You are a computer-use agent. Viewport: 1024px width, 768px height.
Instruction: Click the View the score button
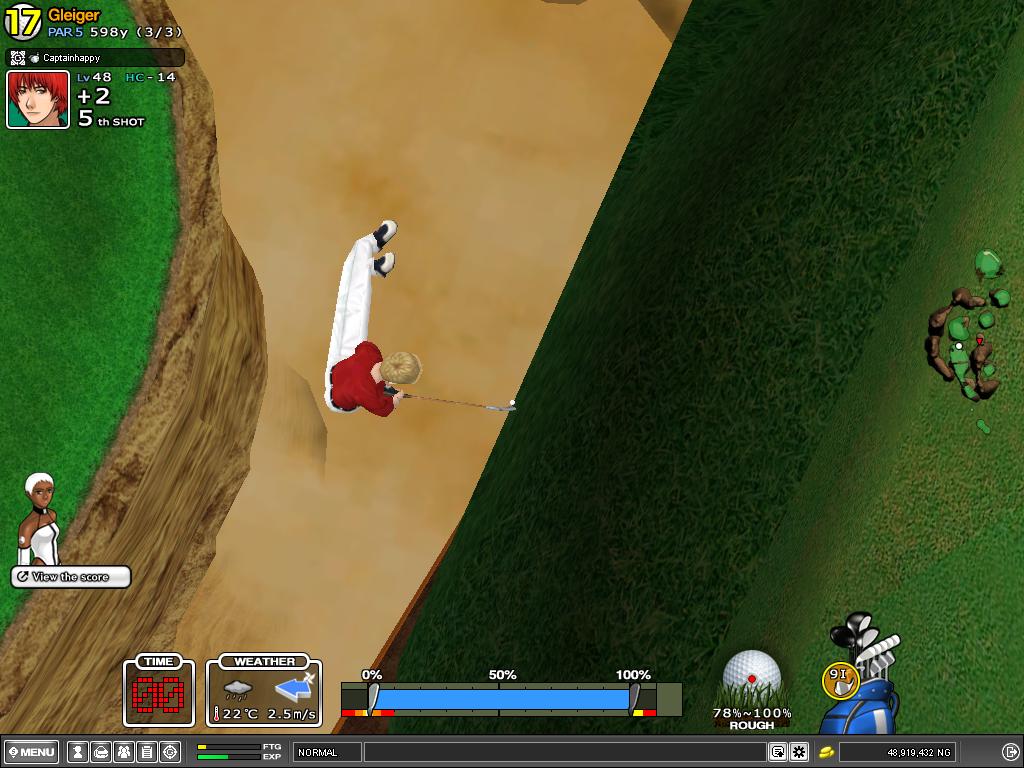point(71,577)
